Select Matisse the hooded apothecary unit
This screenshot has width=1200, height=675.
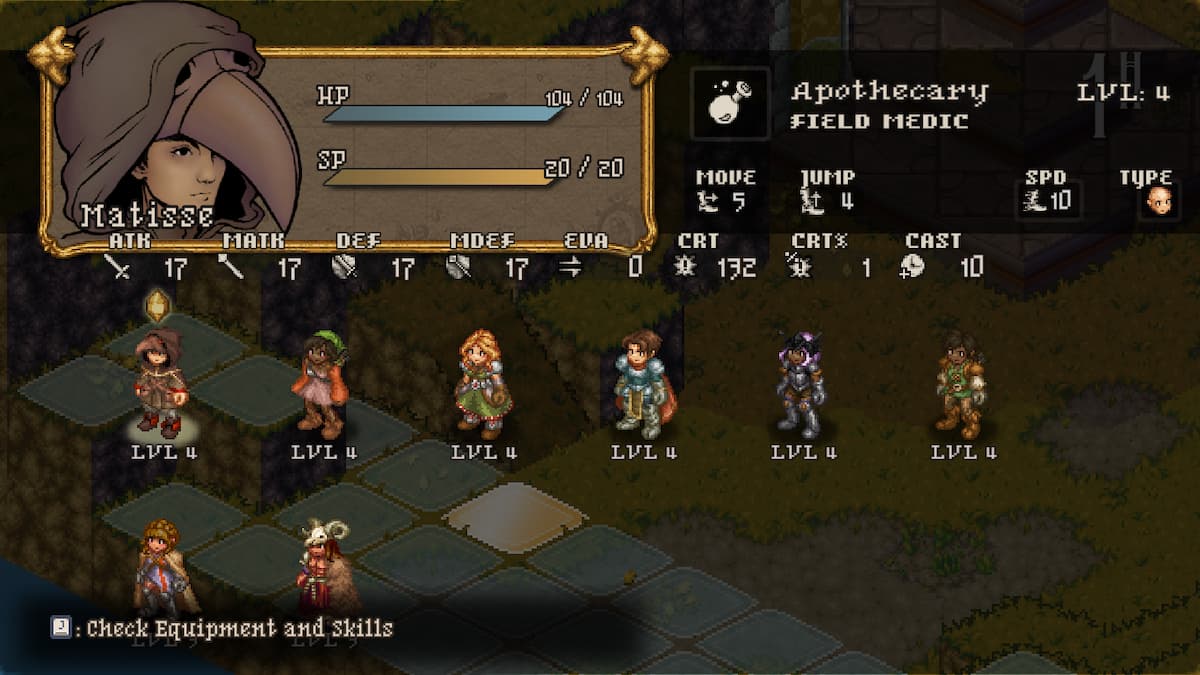pyautogui.click(x=160, y=385)
